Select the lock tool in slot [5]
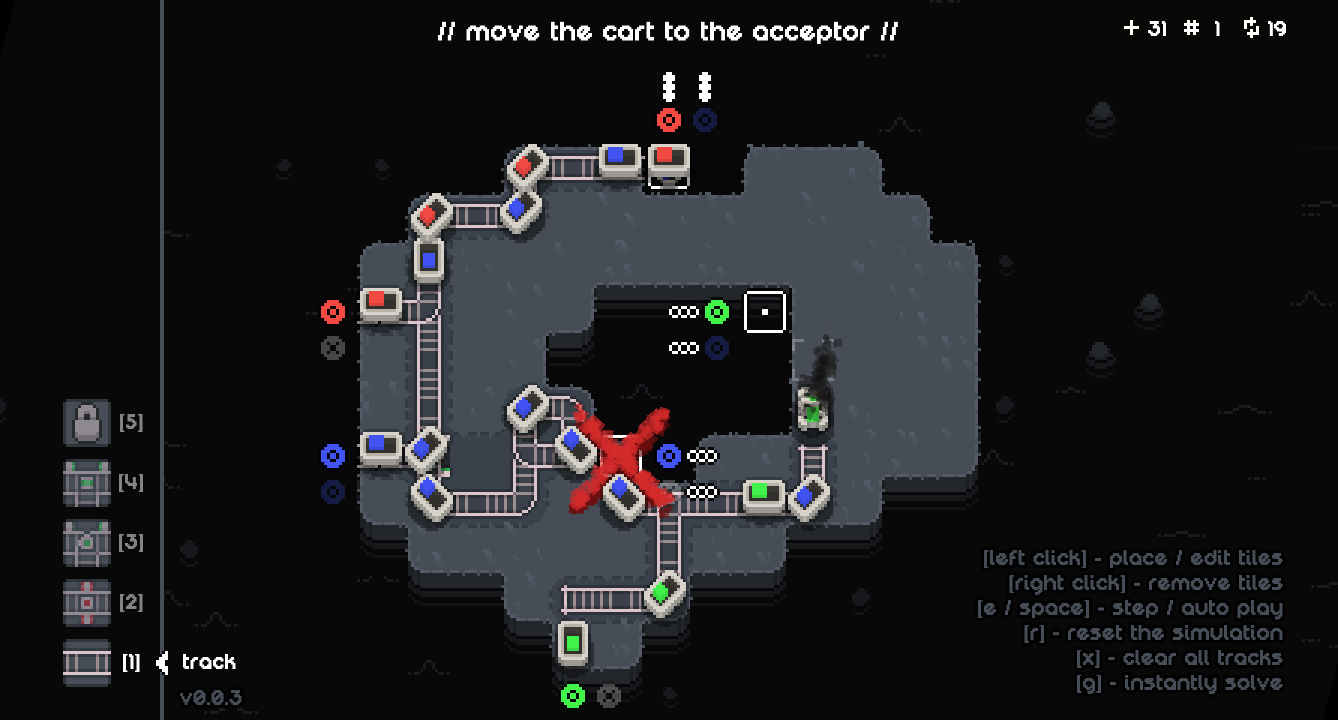The image size is (1338, 720). click(x=86, y=422)
